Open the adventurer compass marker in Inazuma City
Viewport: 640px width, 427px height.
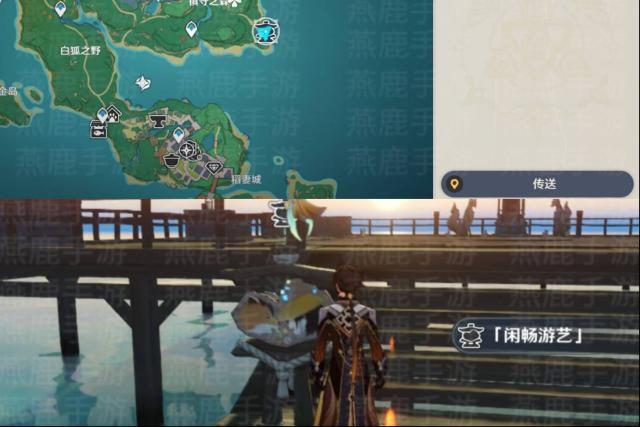click(187, 150)
